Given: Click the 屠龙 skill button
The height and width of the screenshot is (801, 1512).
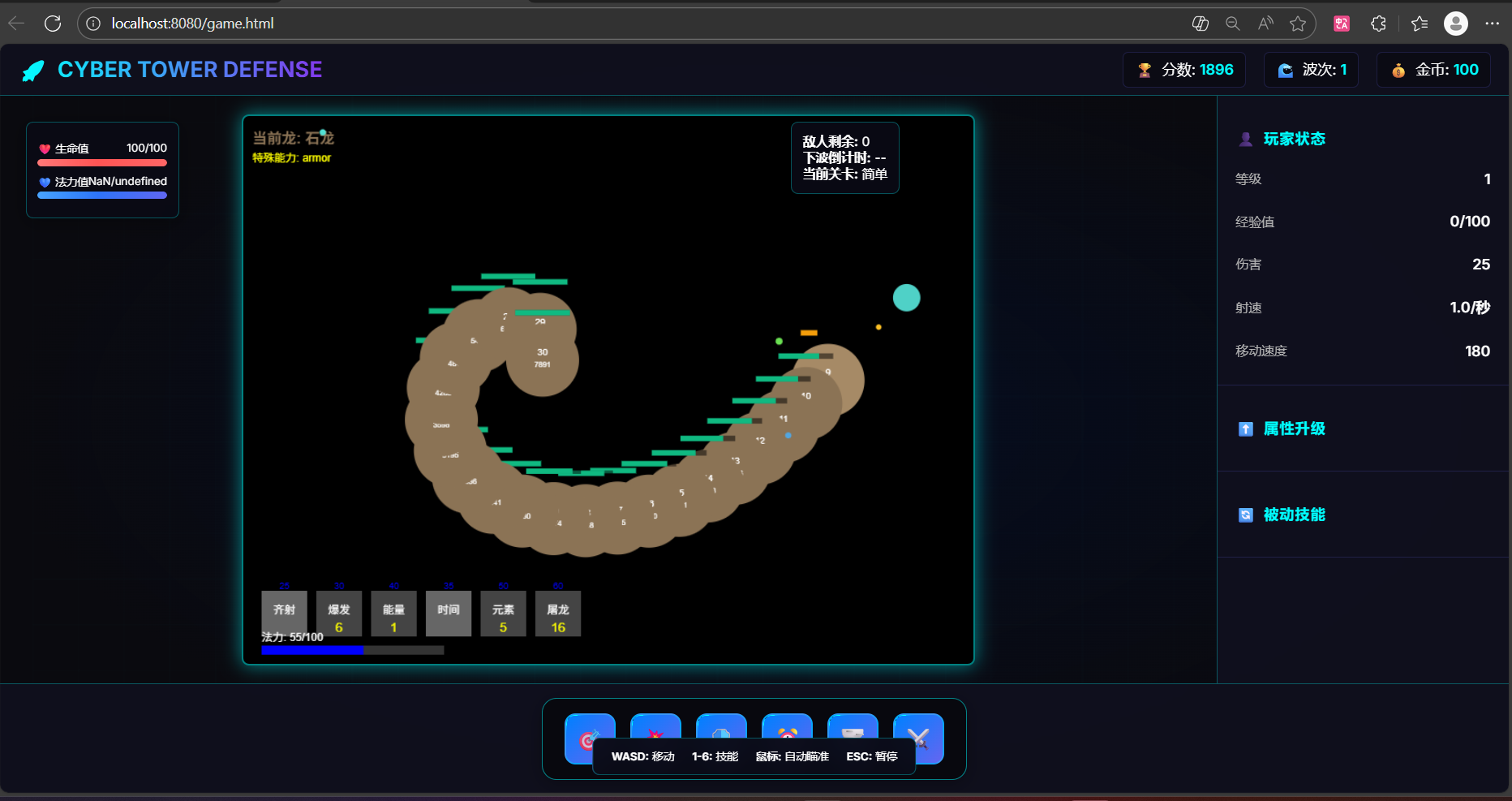Looking at the screenshot, I should click(557, 614).
